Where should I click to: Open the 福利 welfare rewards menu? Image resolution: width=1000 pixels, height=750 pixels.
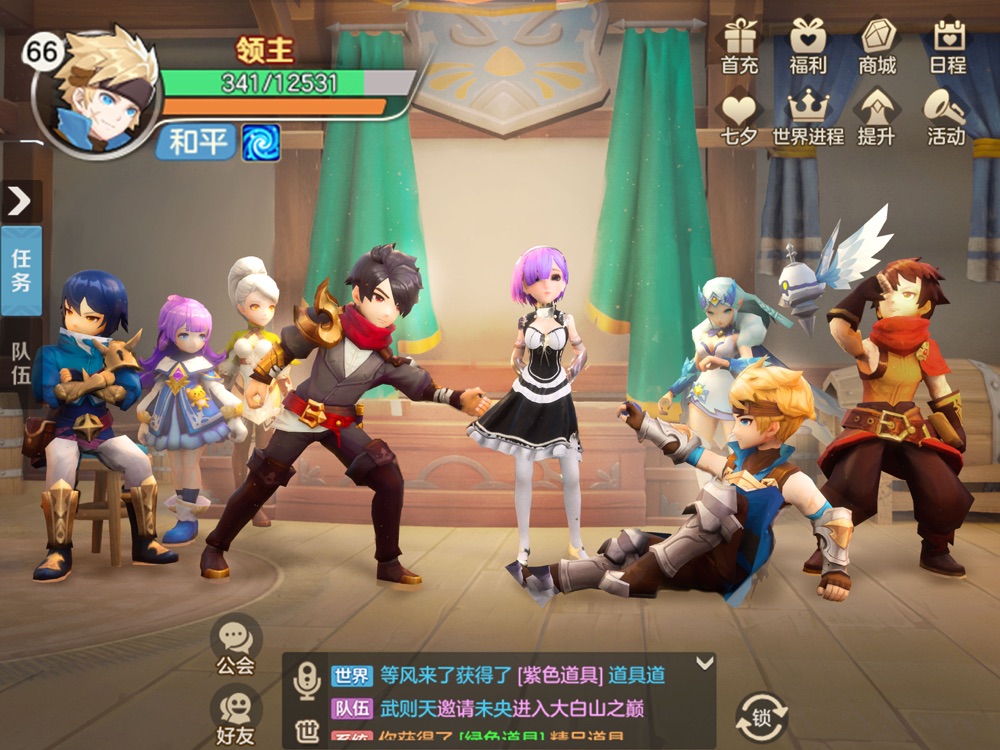[x=808, y=45]
